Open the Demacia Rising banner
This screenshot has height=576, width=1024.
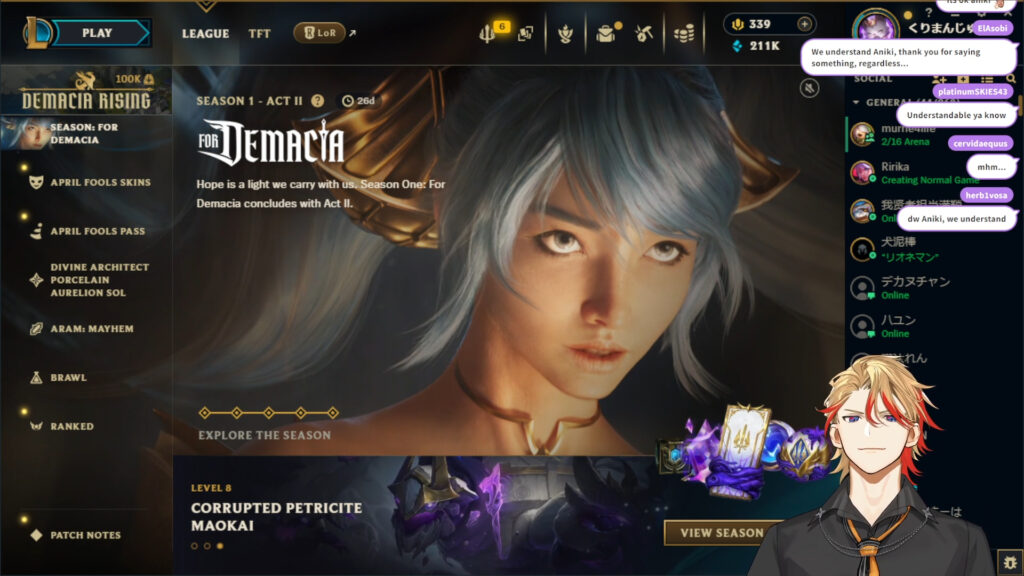[86, 92]
